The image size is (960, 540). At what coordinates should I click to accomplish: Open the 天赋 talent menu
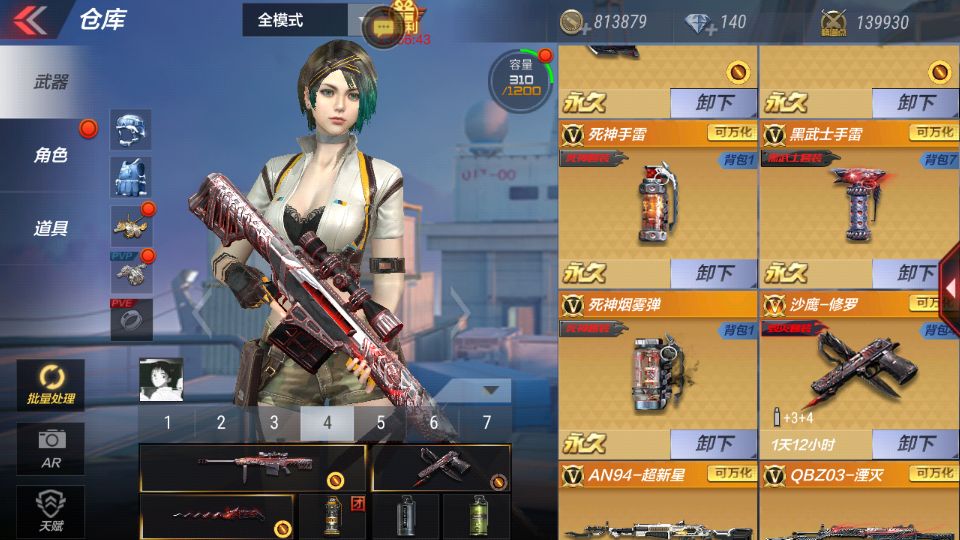click(50, 510)
